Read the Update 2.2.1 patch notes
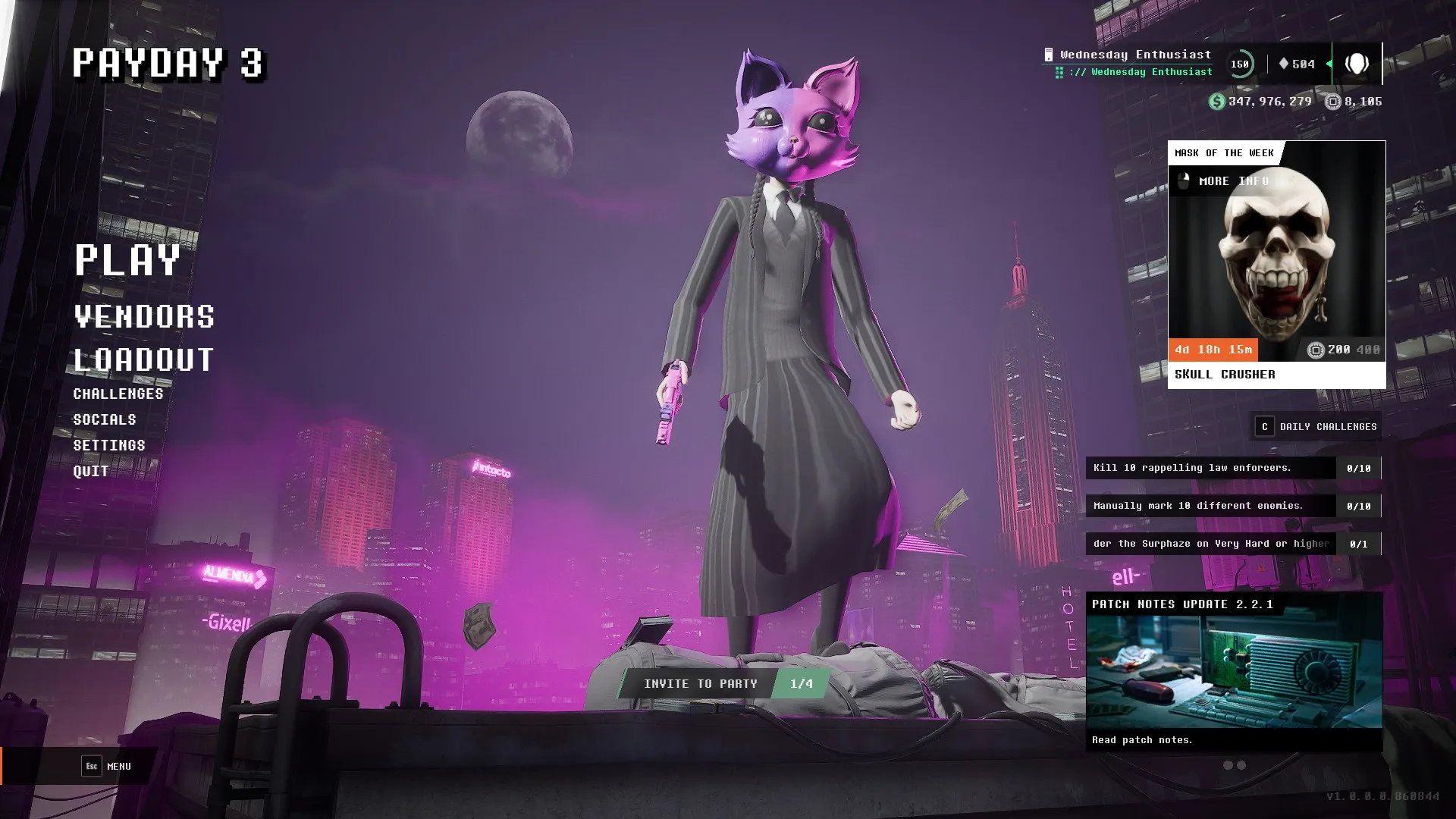The width and height of the screenshot is (1456, 819). tap(1234, 671)
